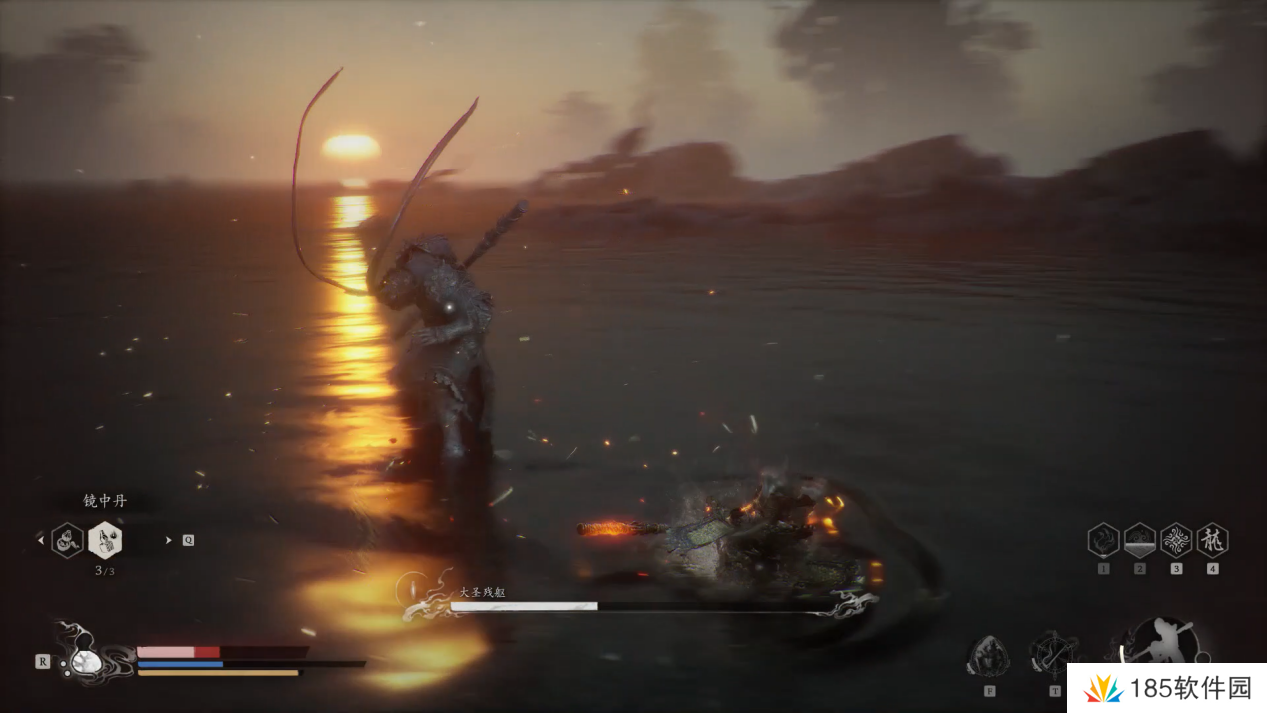1267x713 pixels.
Task: Activate the cloud spell in slot 2
Action: coord(1139,540)
